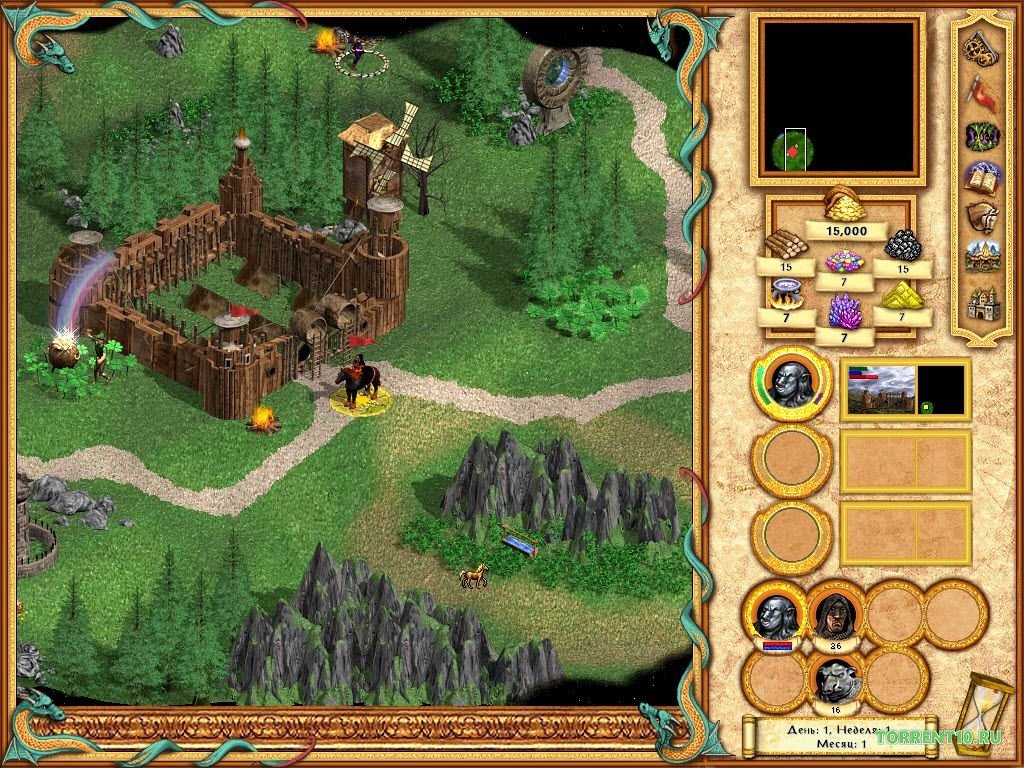
Task: Click the minimap in the corner
Action: [x=838, y=97]
